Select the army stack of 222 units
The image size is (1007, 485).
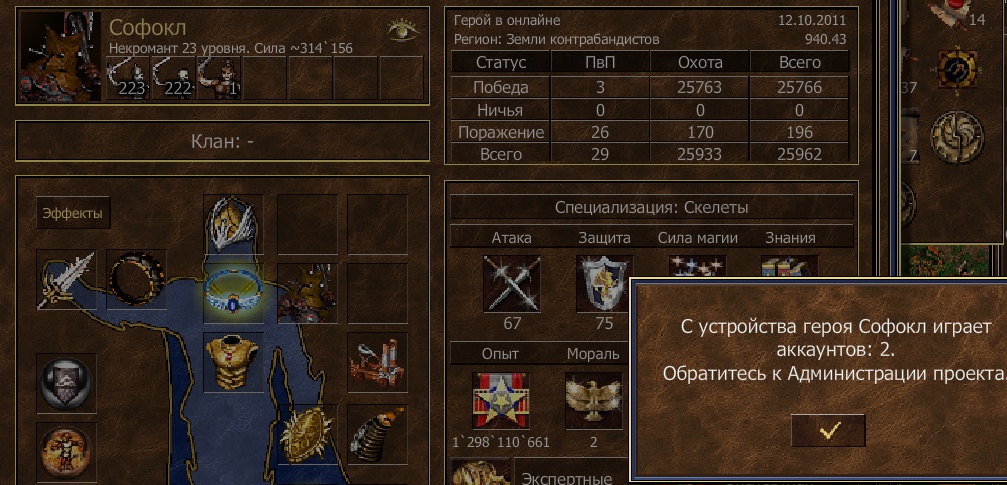coord(172,78)
